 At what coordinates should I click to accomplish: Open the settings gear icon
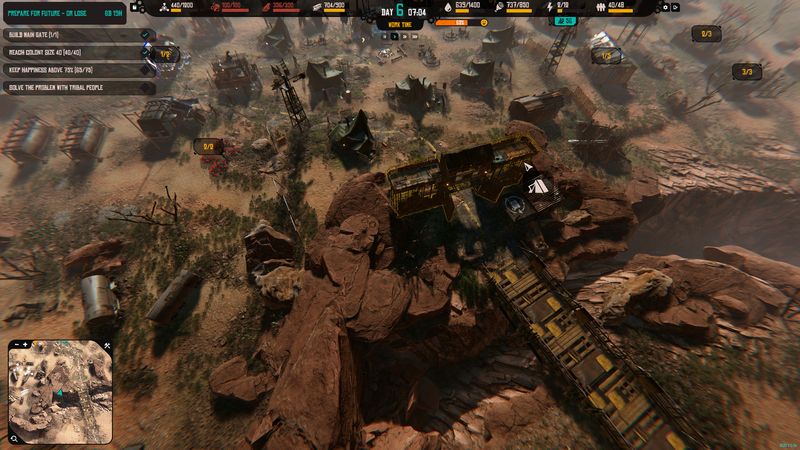666,7
